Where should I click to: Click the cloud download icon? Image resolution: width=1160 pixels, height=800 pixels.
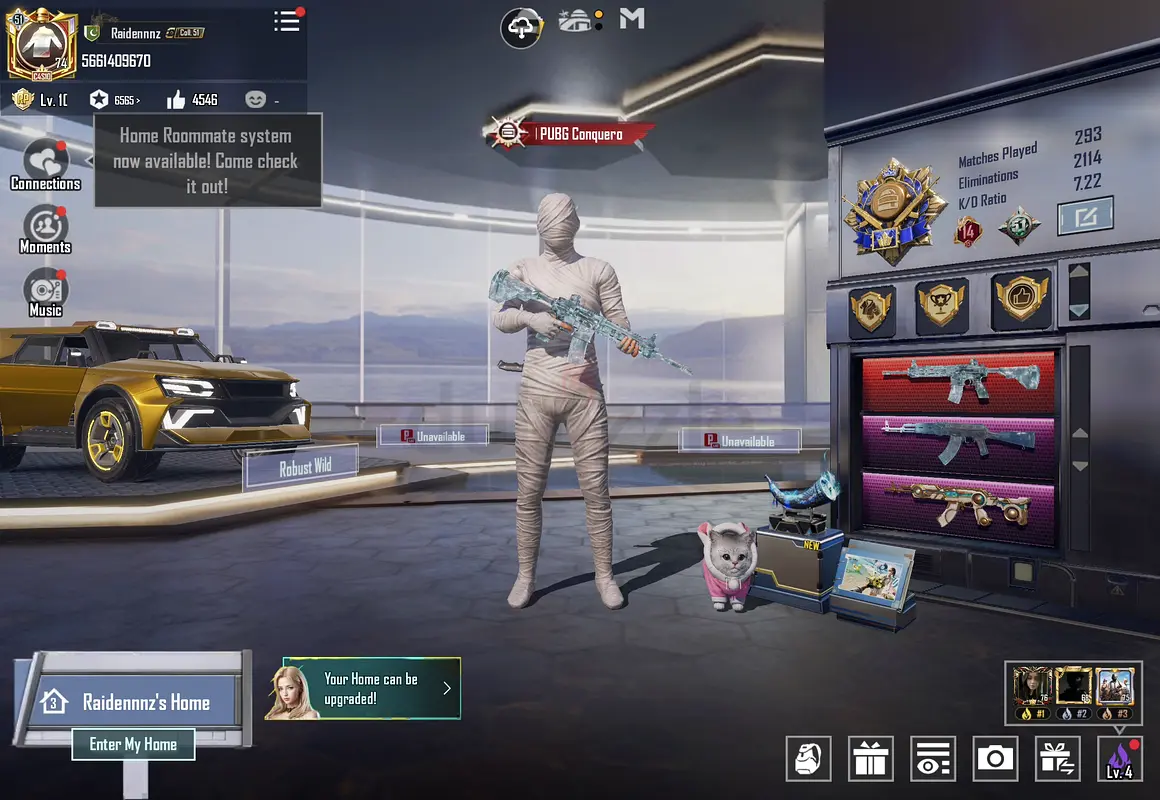pos(521,27)
